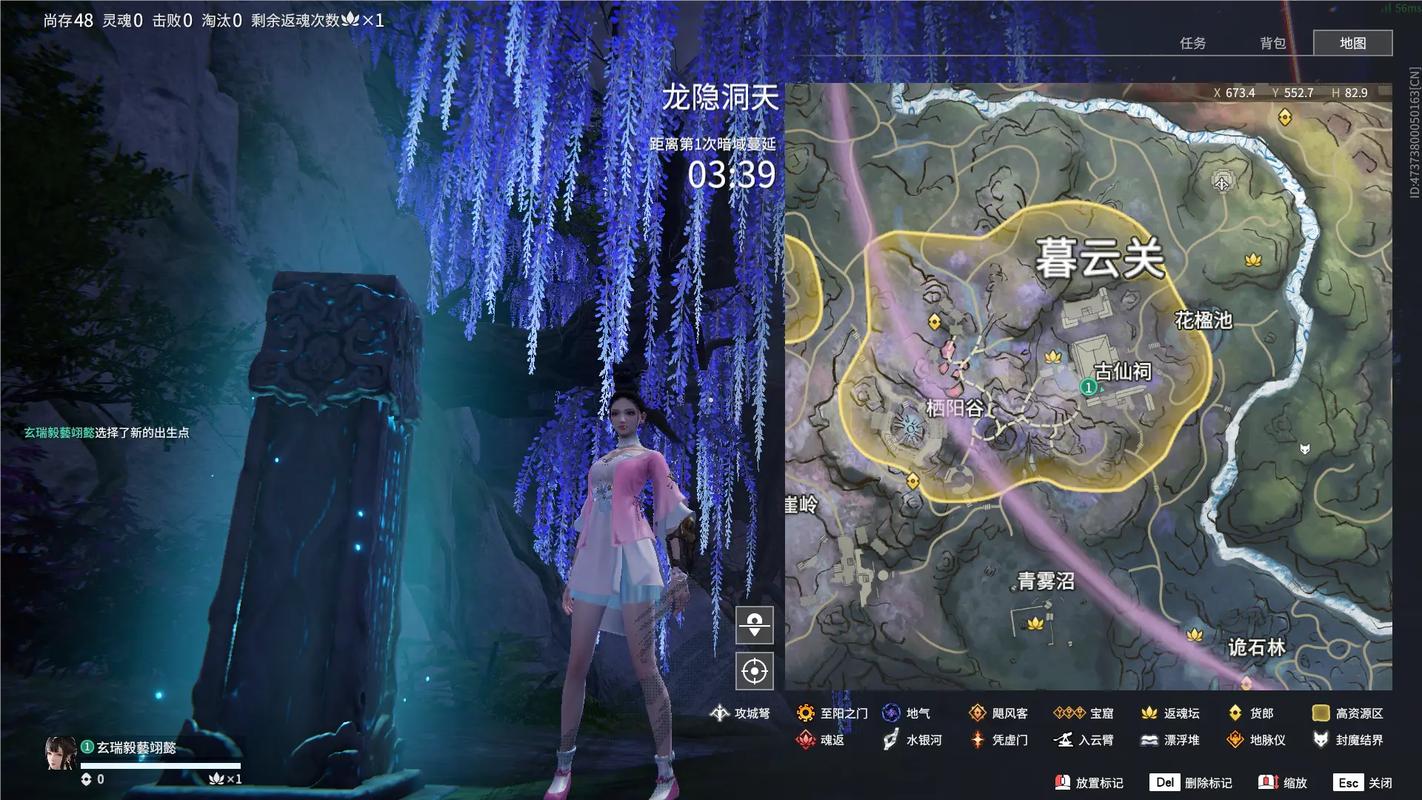Select the 攻城弩 siege crossbow icon
Image resolution: width=1422 pixels, height=800 pixels.
click(719, 713)
